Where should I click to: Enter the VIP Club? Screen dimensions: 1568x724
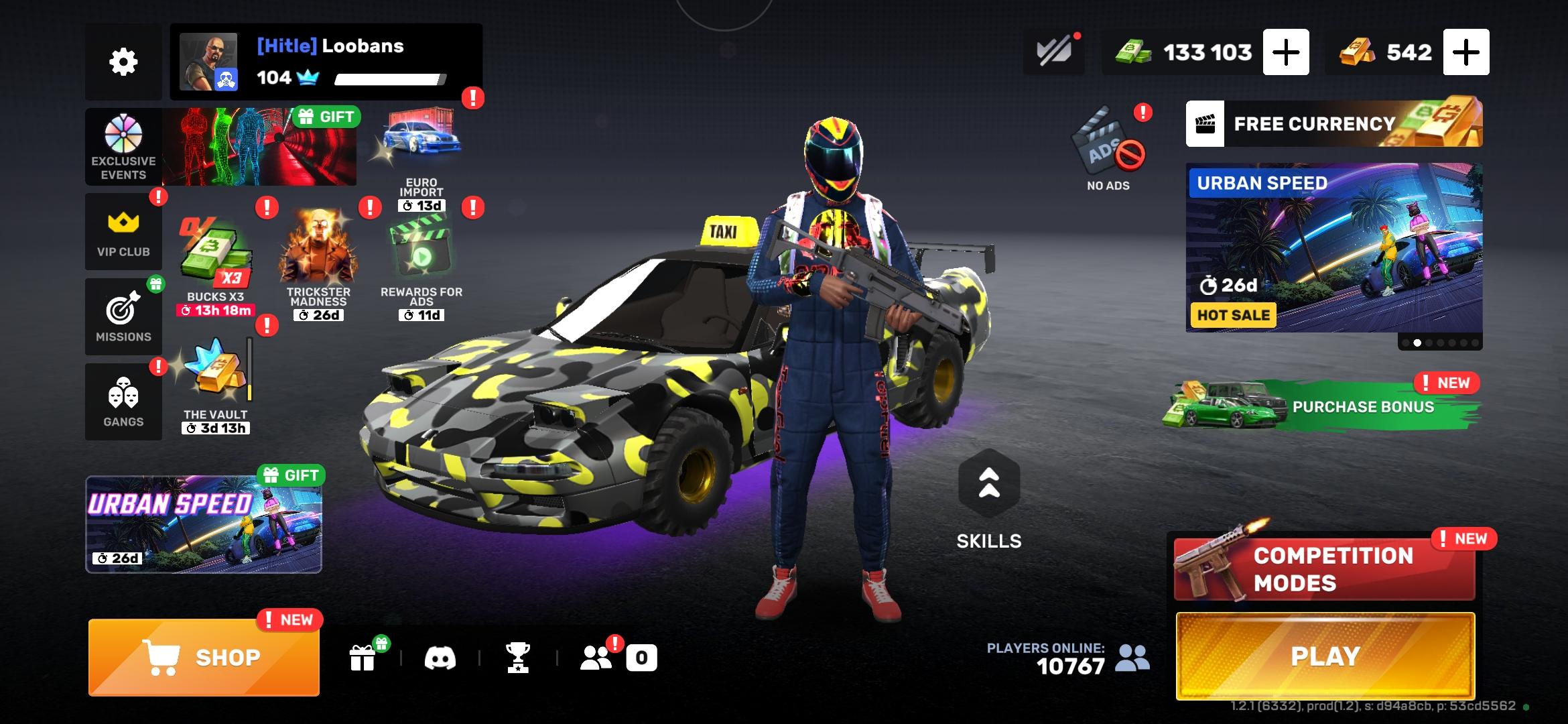pos(123,232)
